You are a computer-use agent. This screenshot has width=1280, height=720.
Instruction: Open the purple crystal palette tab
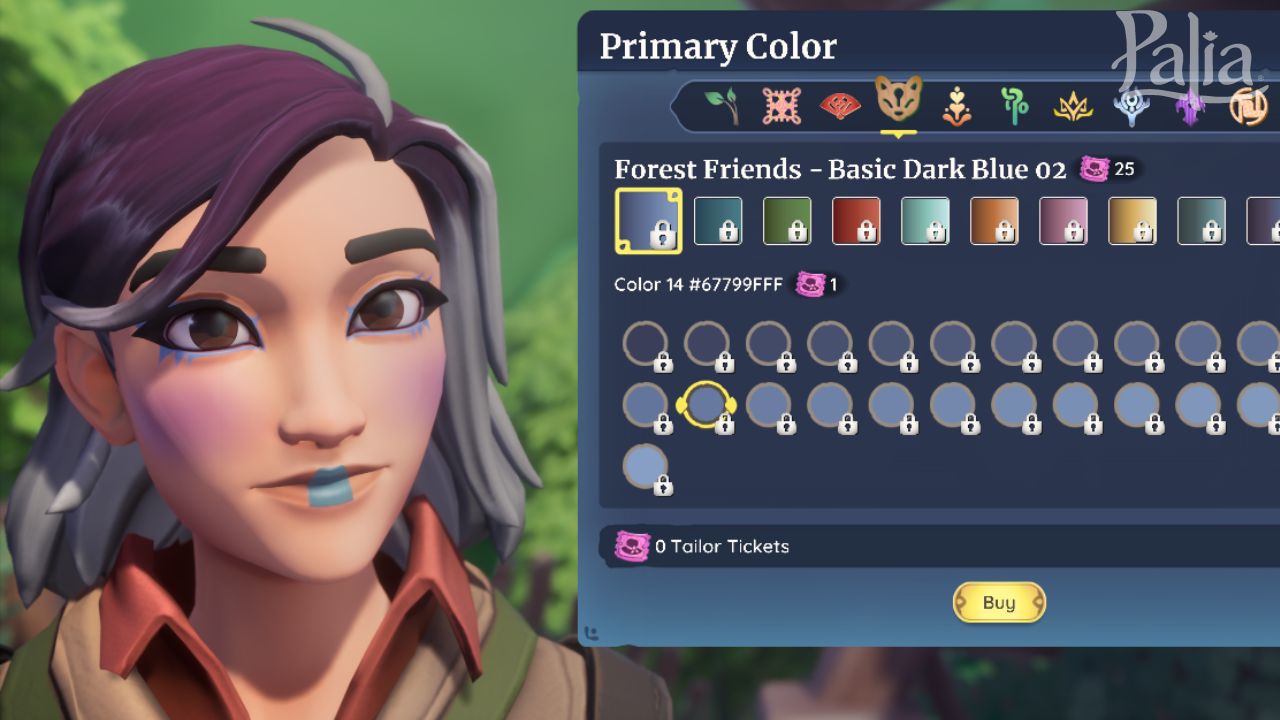point(1190,106)
